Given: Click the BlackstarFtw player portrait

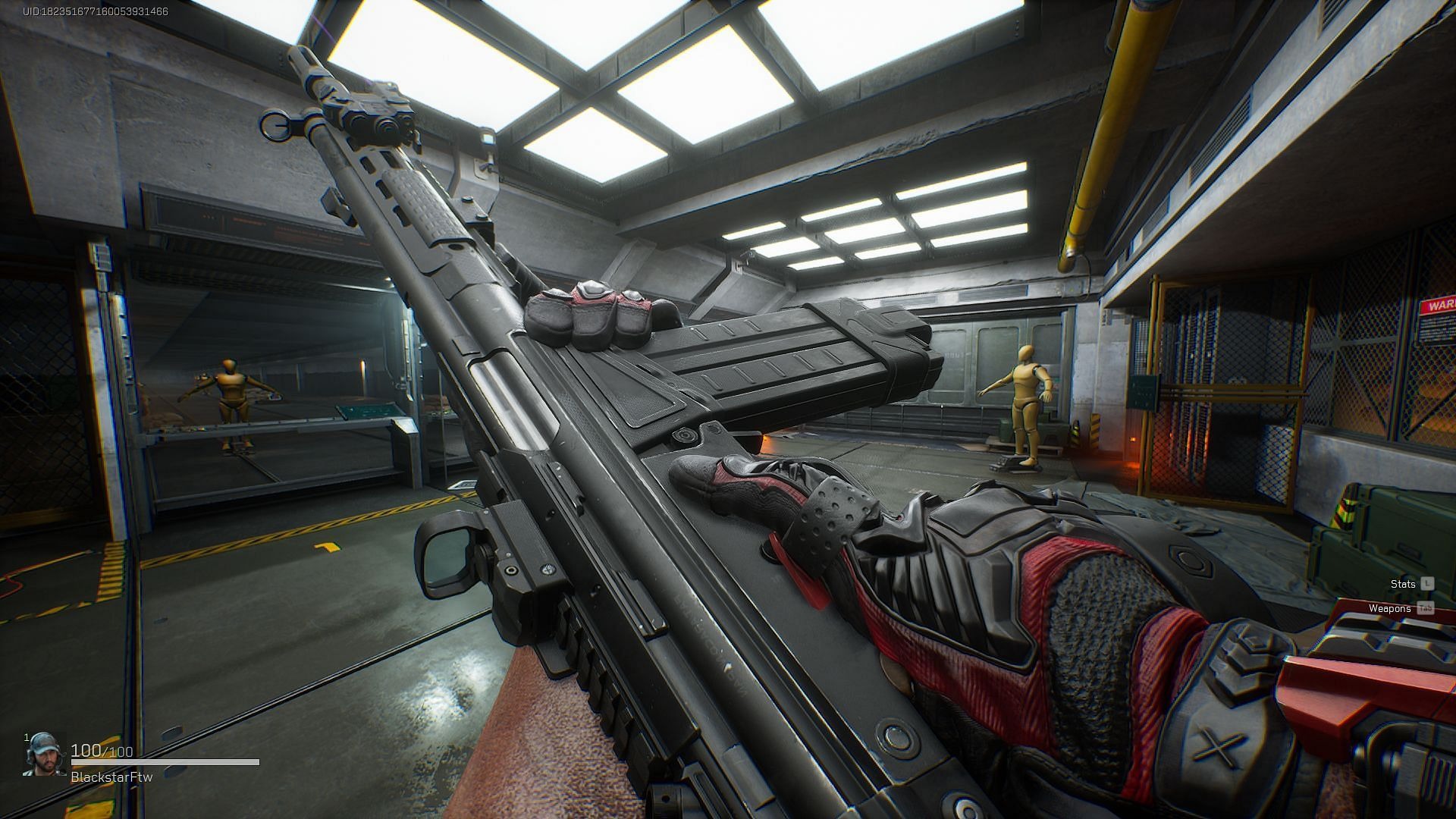Looking at the screenshot, I should (x=44, y=756).
